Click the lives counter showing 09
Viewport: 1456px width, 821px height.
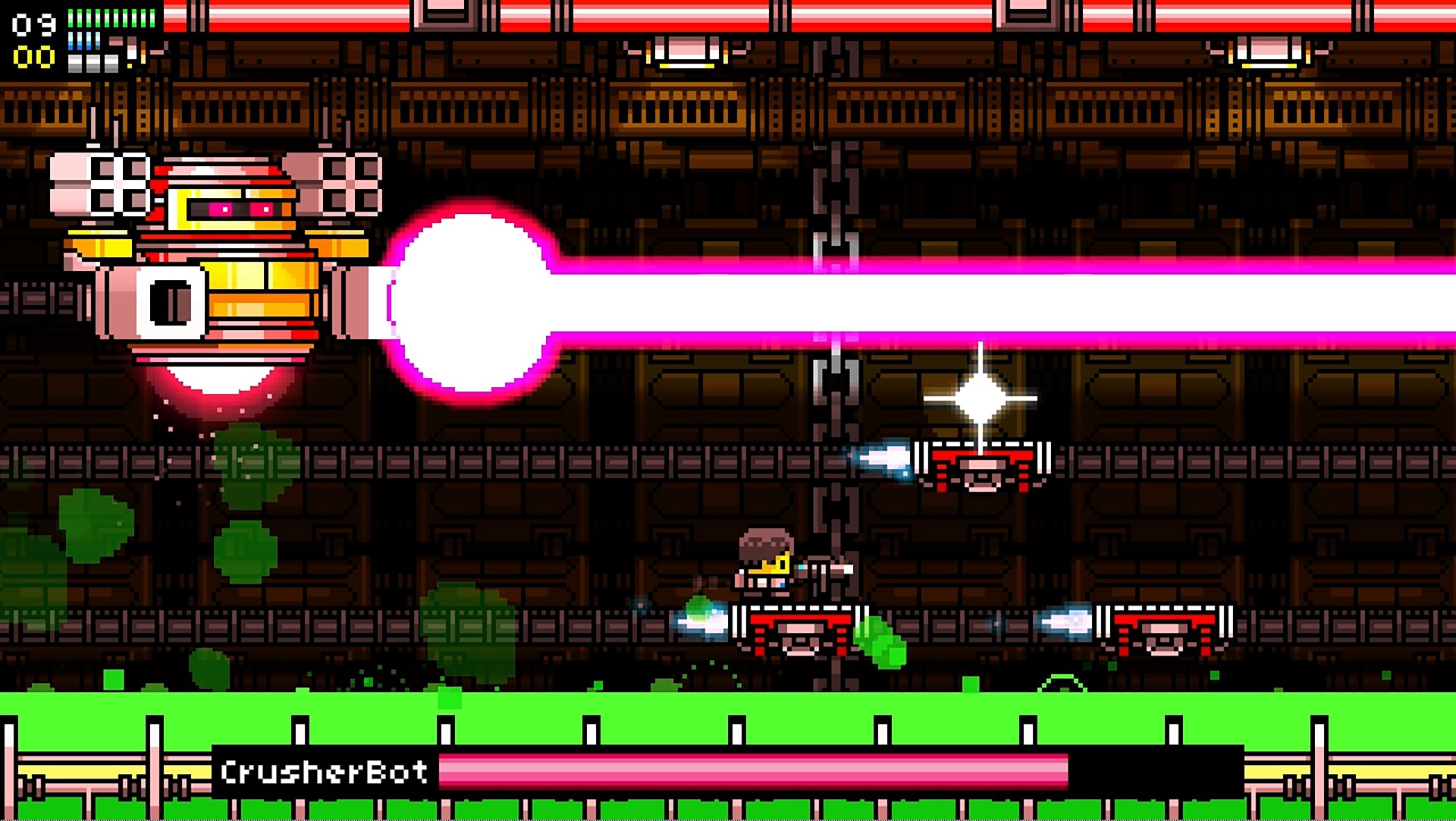(34, 21)
